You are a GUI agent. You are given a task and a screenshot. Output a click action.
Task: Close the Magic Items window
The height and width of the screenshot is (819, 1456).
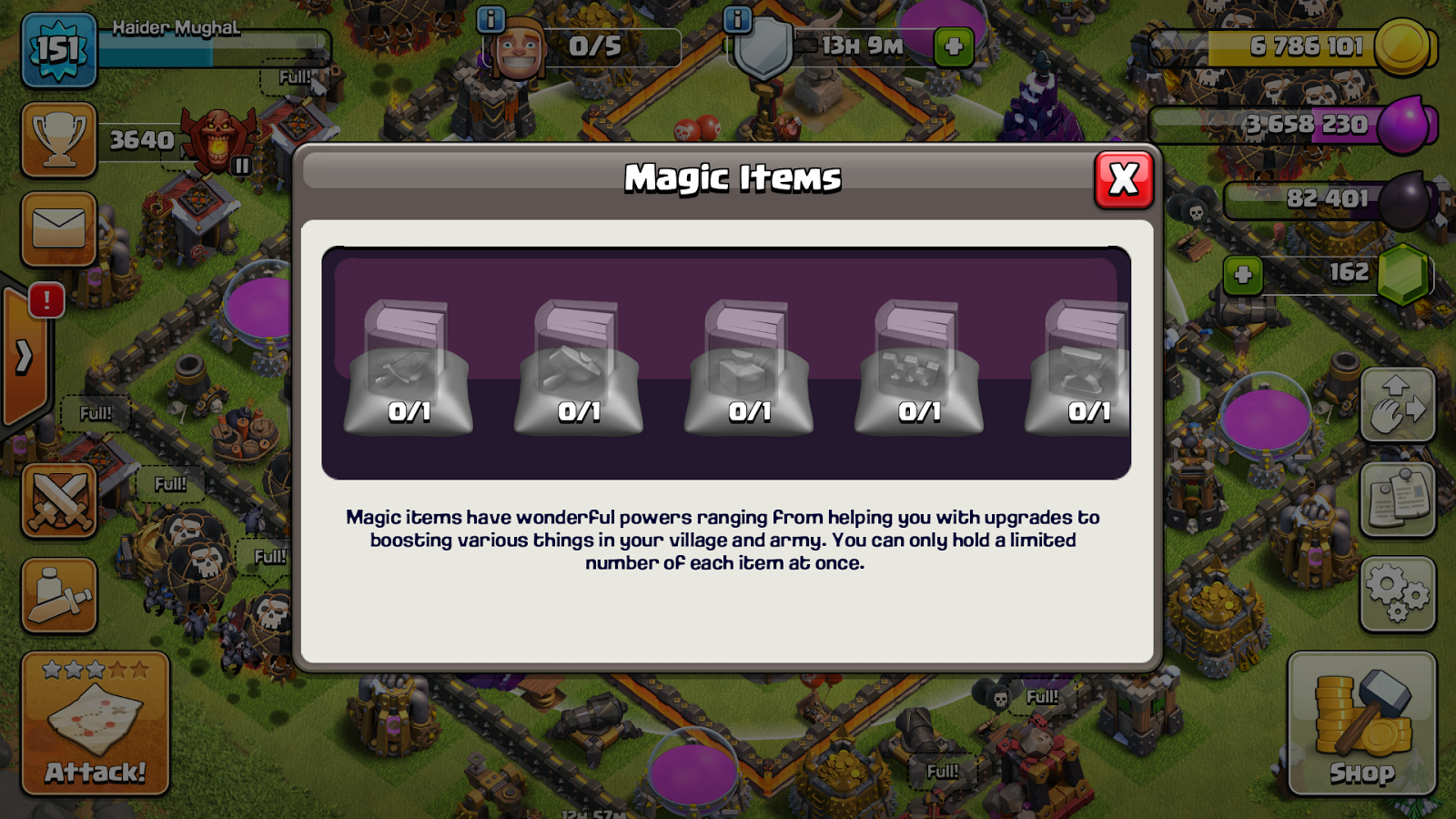point(1123,179)
